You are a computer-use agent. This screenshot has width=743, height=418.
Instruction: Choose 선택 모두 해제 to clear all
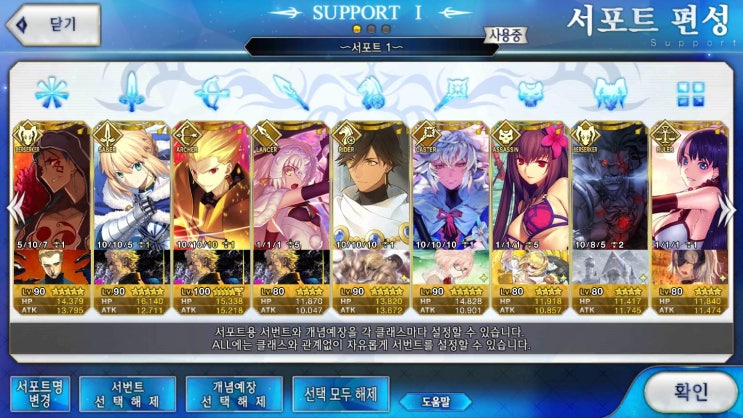[340, 393]
